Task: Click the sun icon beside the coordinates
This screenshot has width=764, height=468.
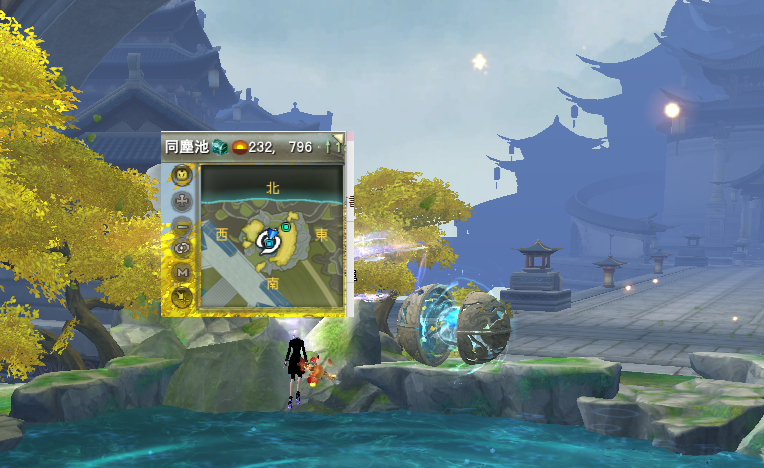Action: coord(240,147)
